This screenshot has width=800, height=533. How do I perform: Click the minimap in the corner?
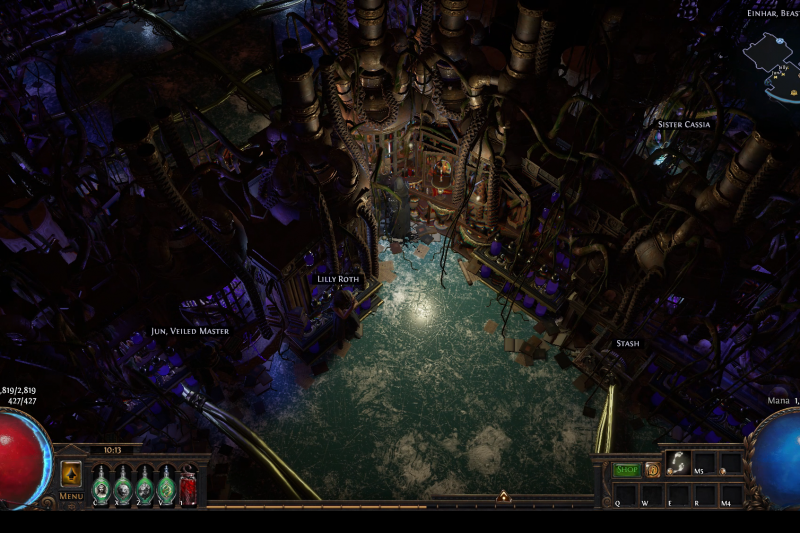pyautogui.click(x=770, y=66)
